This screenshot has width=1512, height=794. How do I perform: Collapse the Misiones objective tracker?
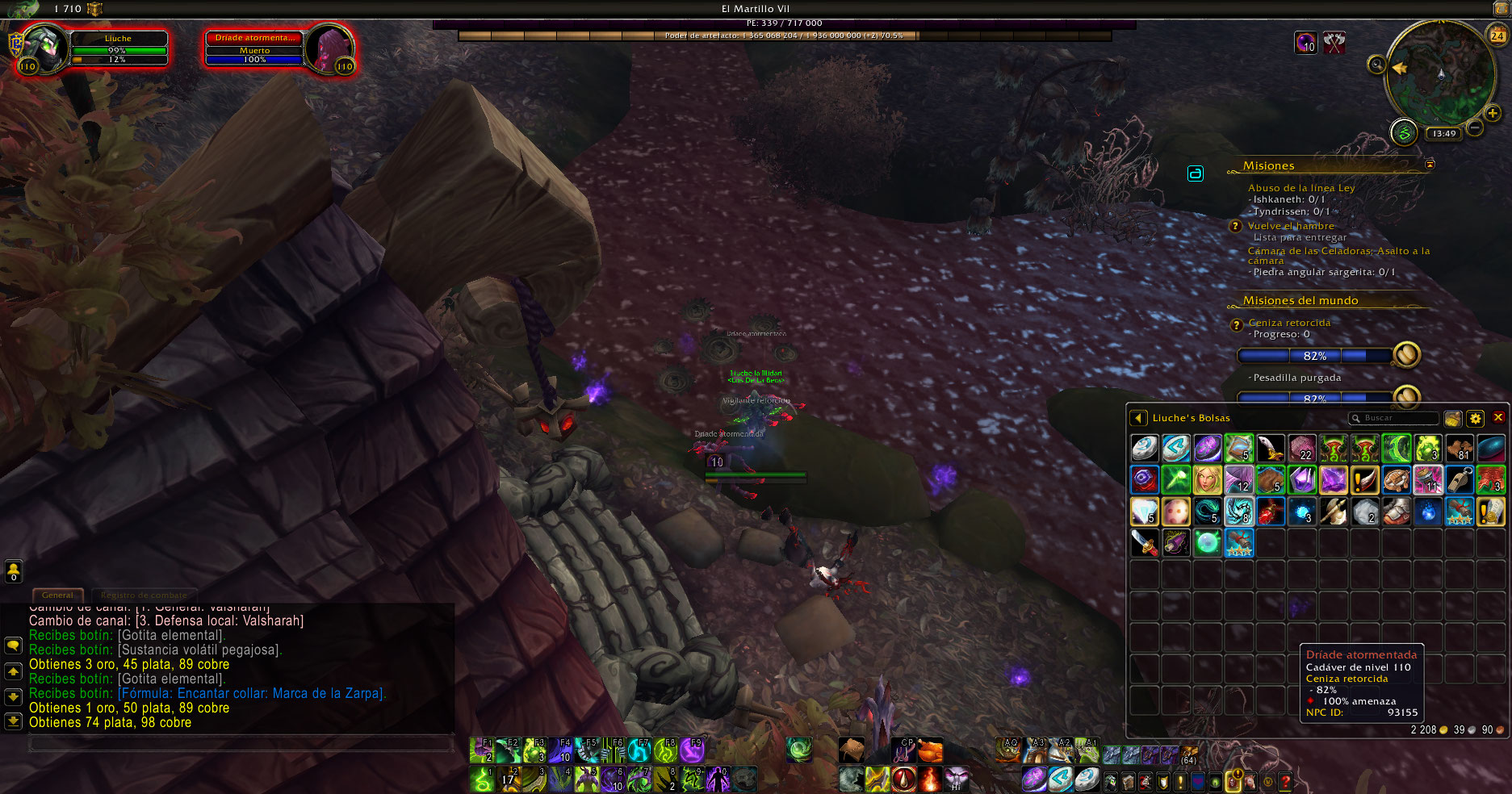click(x=1430, y=165)
